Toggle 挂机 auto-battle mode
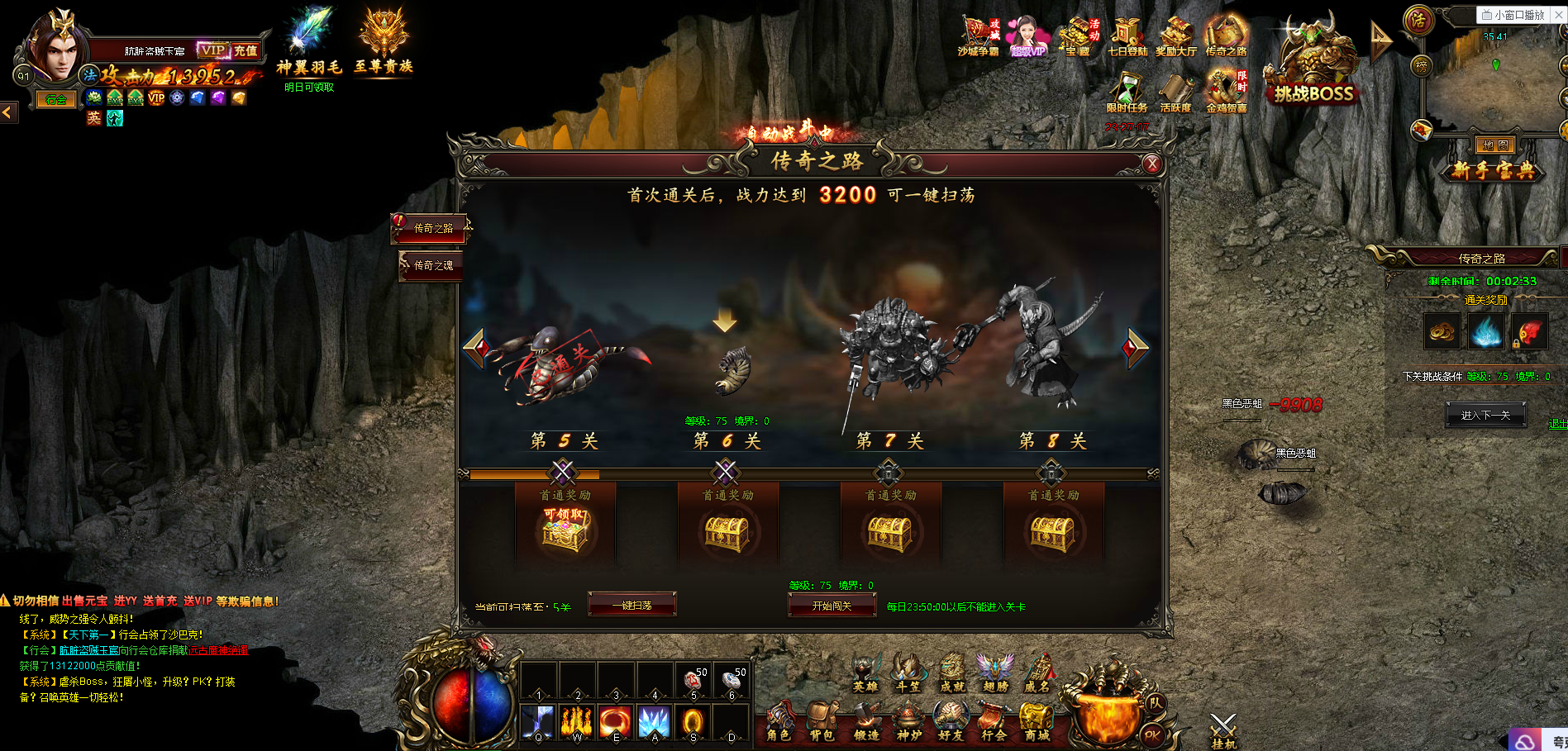The width and height of the screenshot is (1568, 751). tap(1223, 731)
